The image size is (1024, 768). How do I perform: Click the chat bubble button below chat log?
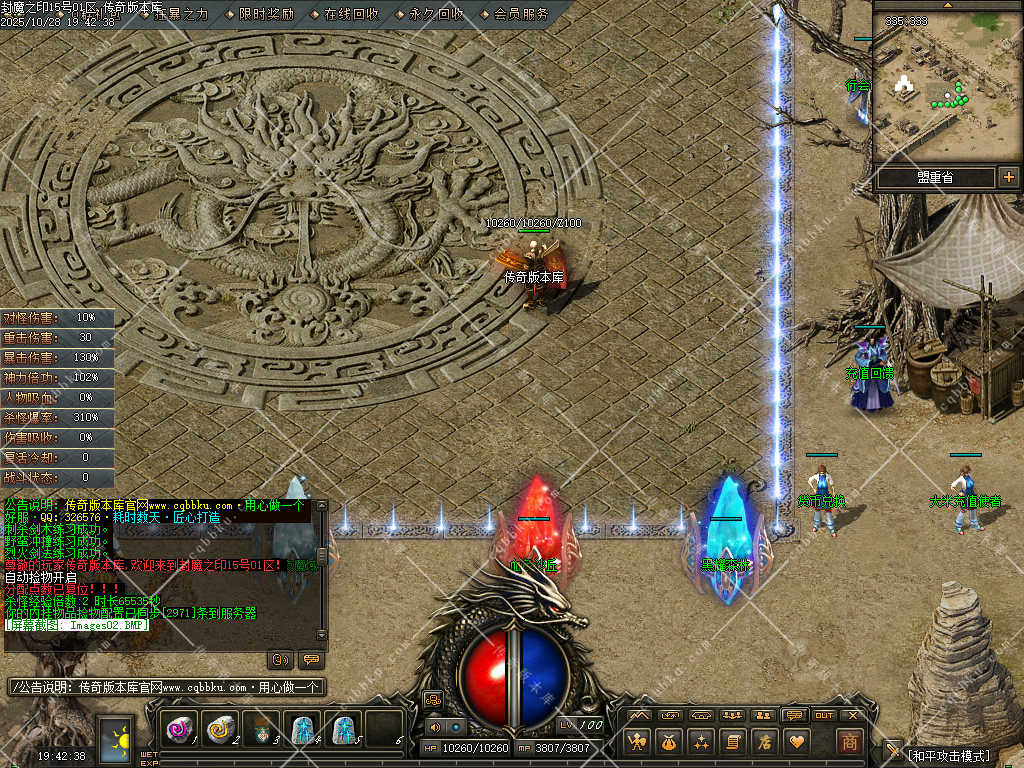(310, 660)
